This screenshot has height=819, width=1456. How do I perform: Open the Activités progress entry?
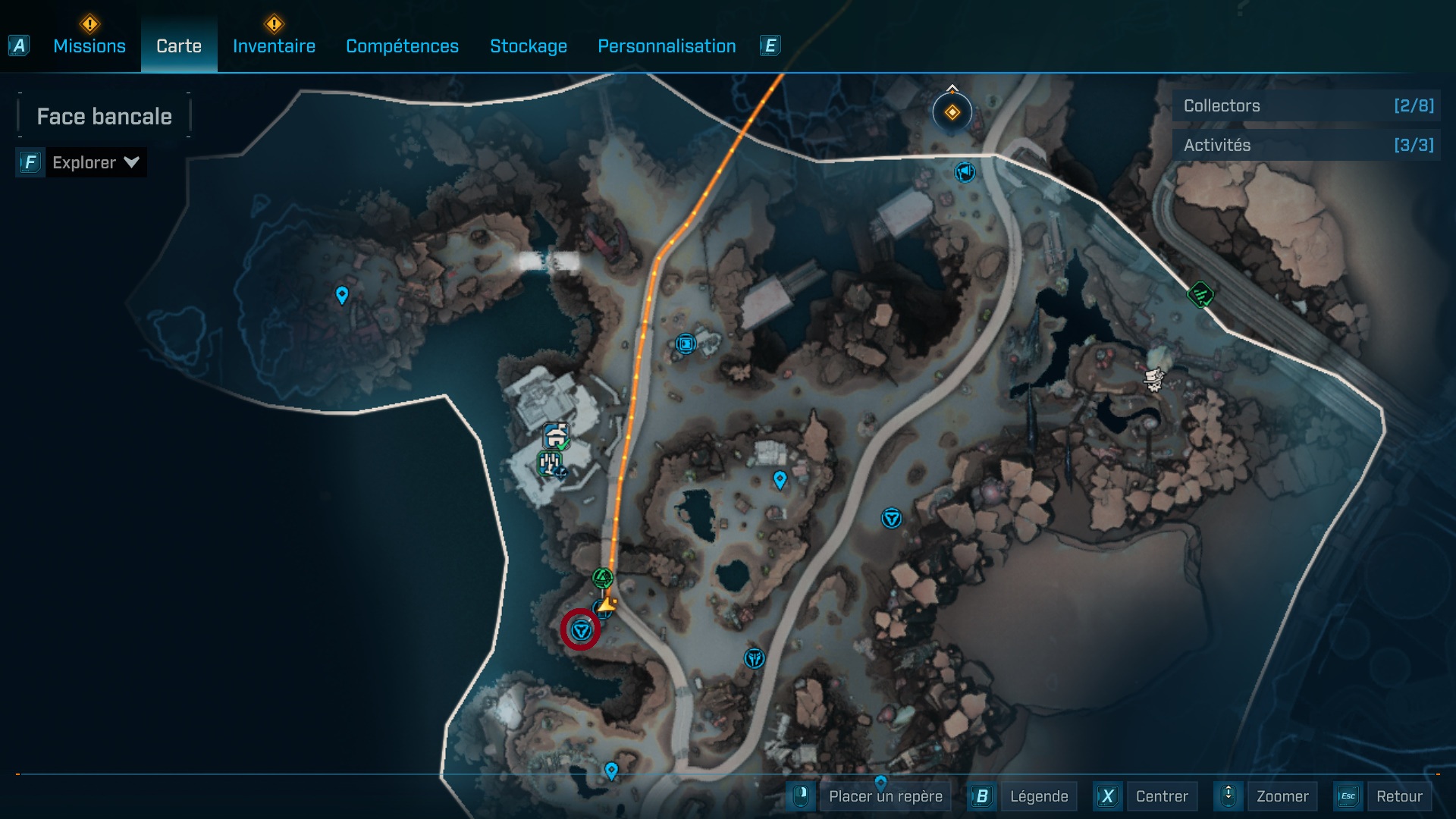click(1306, 145)
